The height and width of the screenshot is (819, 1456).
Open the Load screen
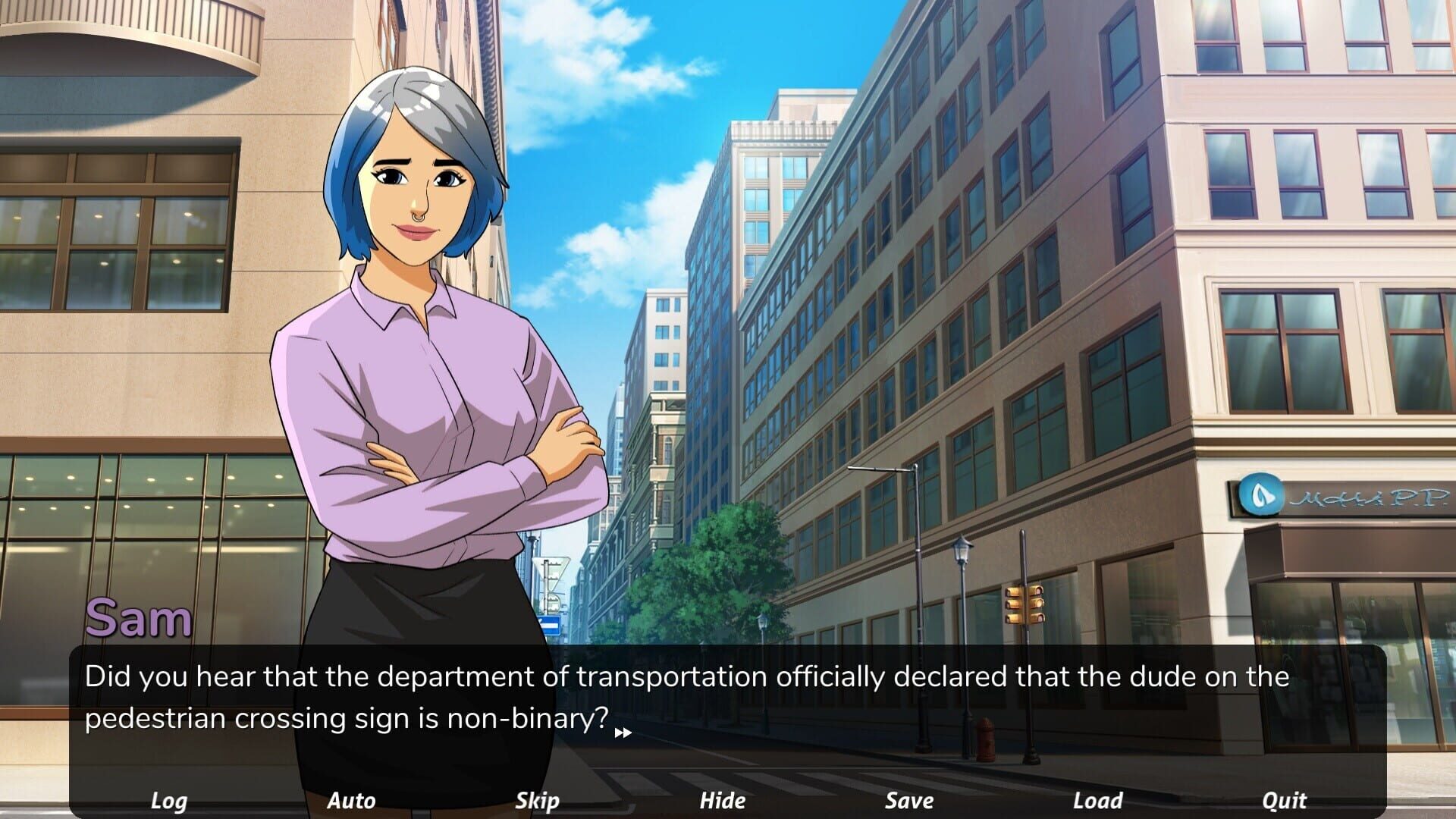(x=1097, y=800)
